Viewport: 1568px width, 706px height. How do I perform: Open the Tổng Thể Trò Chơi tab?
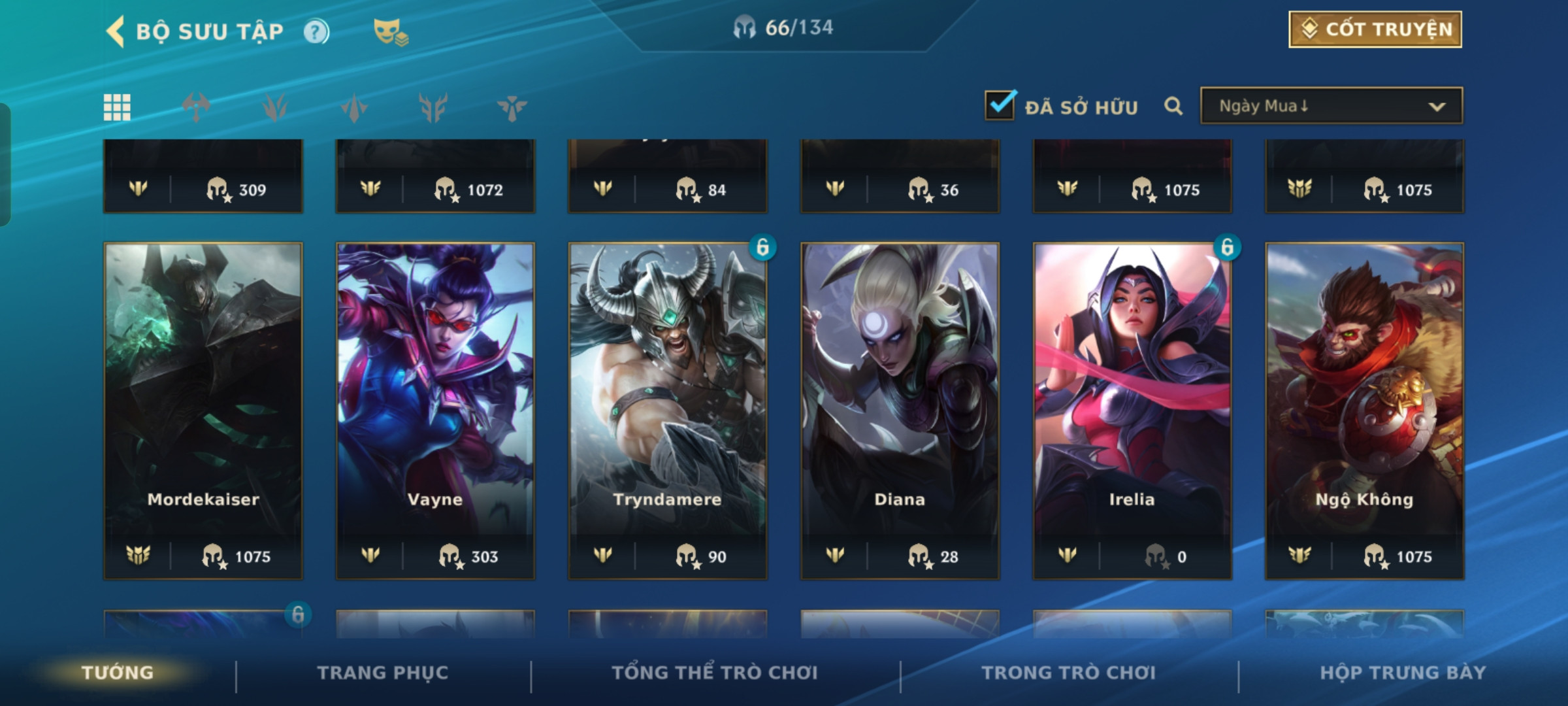[x=715, y=673]
